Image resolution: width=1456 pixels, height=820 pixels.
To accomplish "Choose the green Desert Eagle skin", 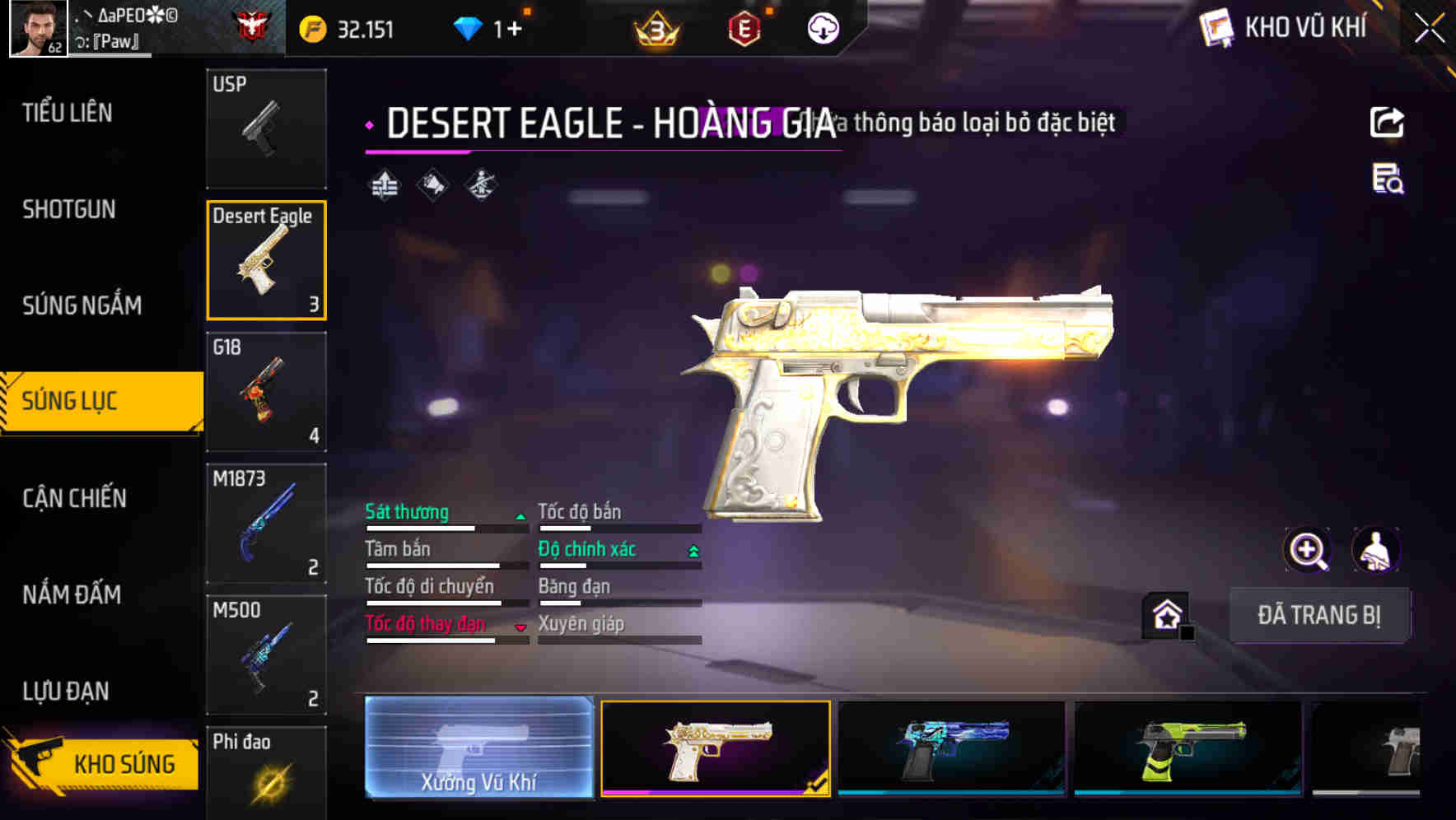I will click(1188, 748).
